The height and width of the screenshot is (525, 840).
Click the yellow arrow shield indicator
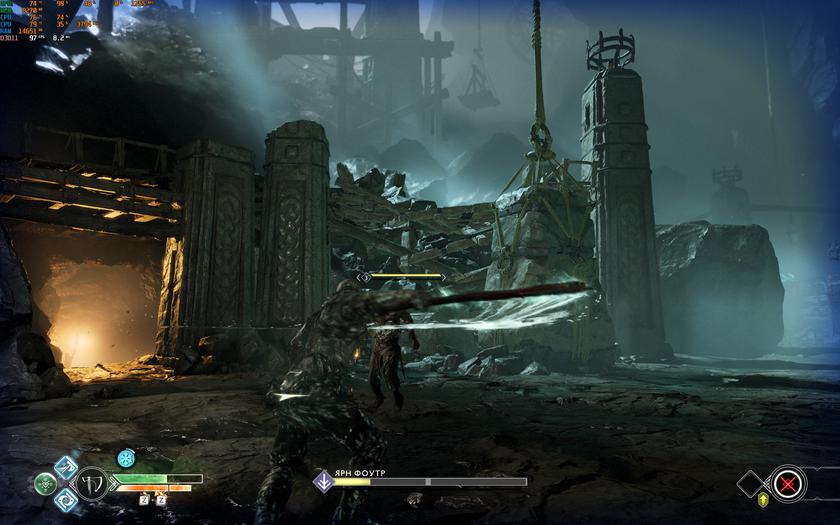coord(764,500)
